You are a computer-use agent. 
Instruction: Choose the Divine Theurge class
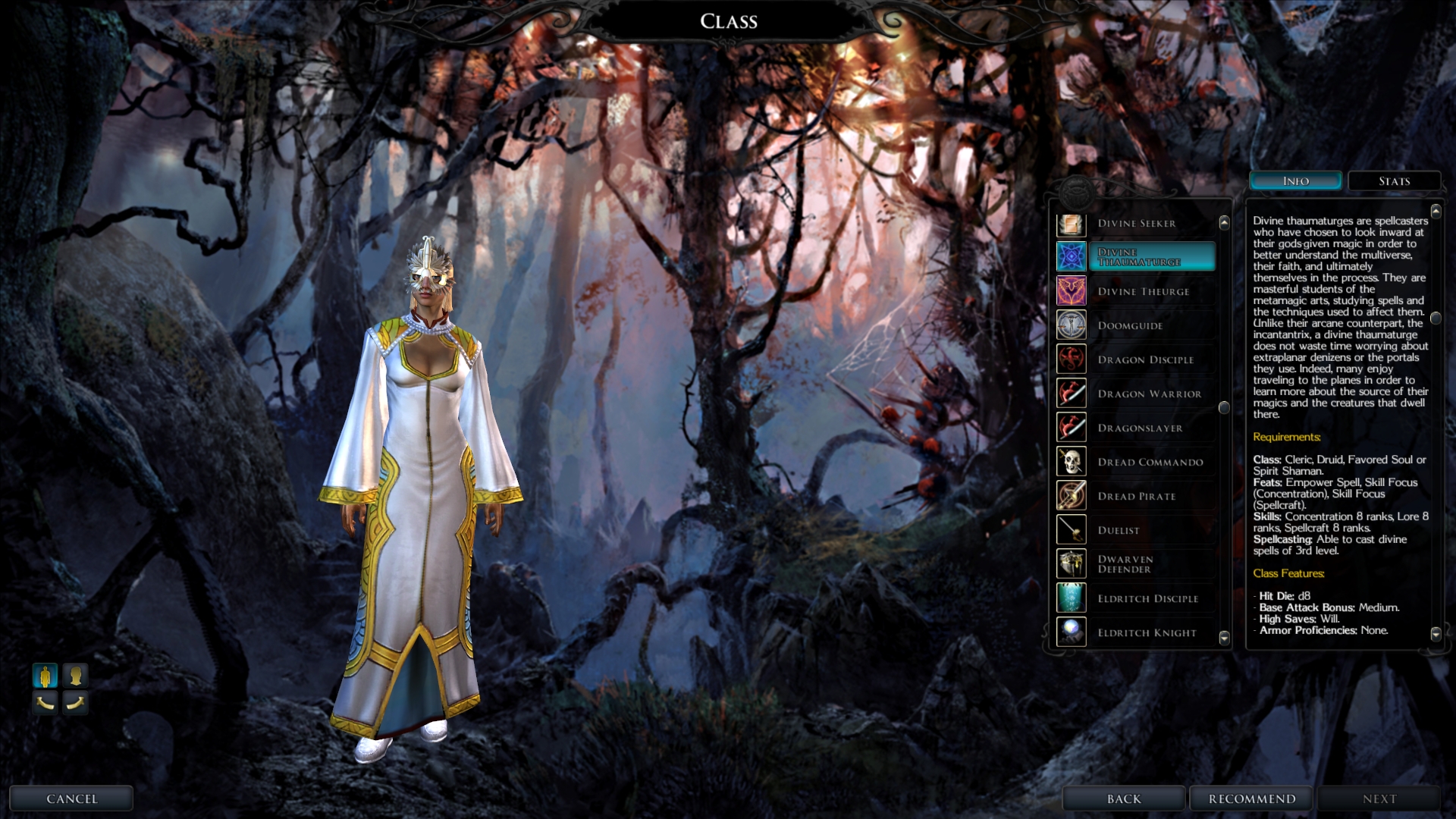coord(1143,292)
